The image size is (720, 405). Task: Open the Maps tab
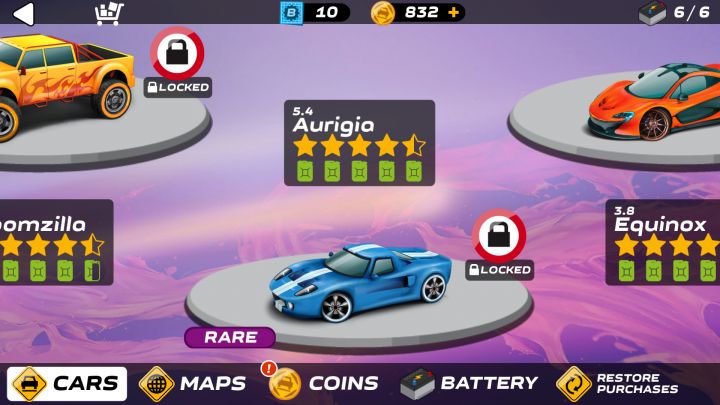click(x=193, y=383)
